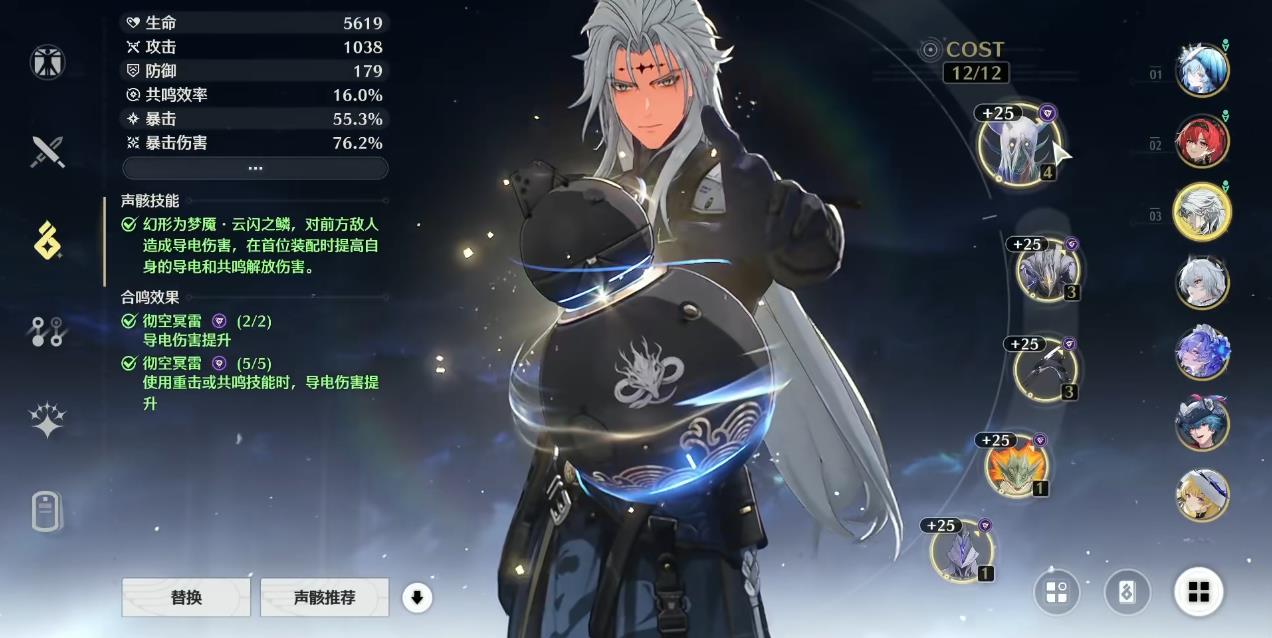Expand the stats list with the three-dots bar

coord(255,168)
